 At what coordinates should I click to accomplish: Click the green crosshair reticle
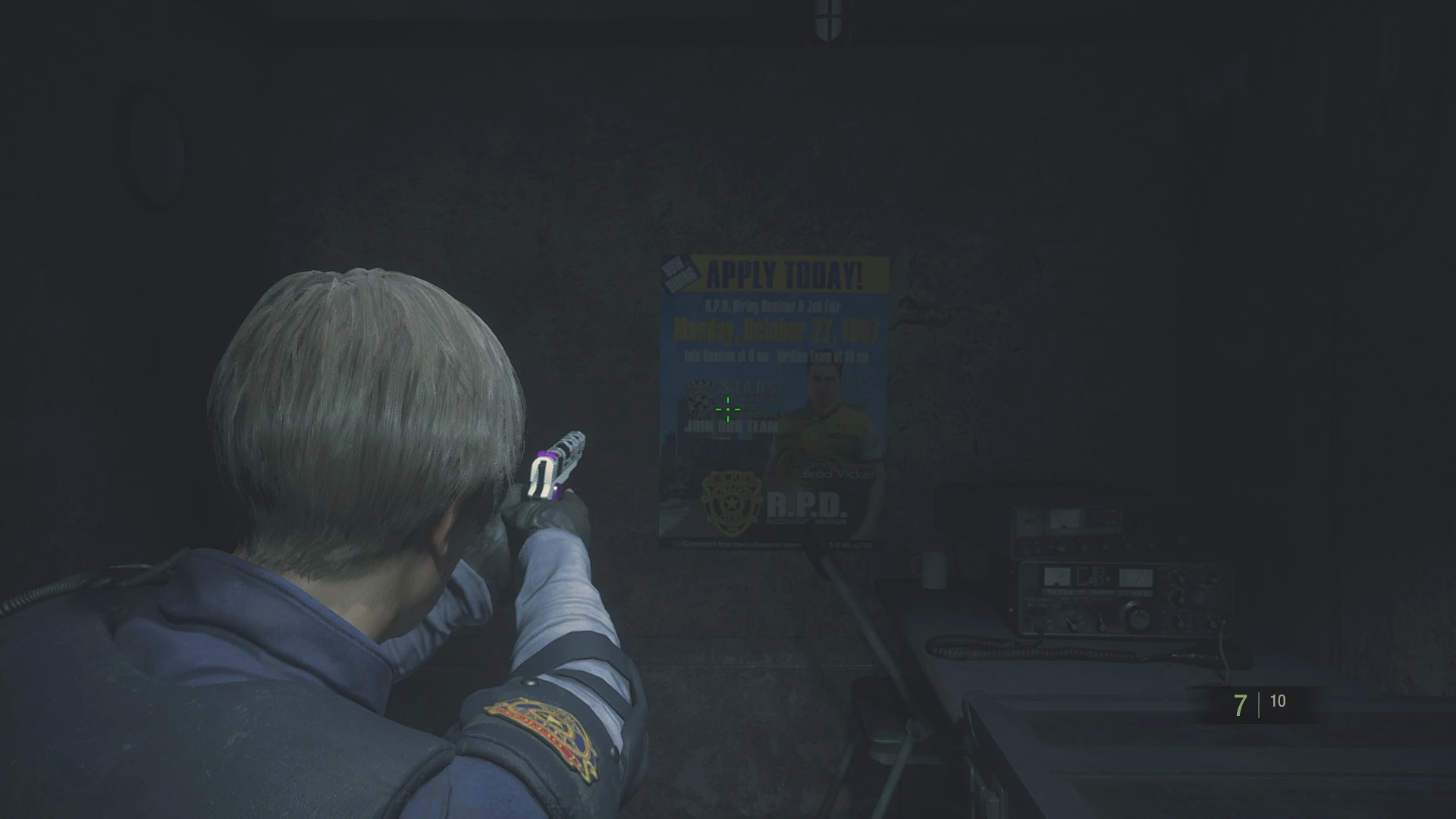pos(728,409)
